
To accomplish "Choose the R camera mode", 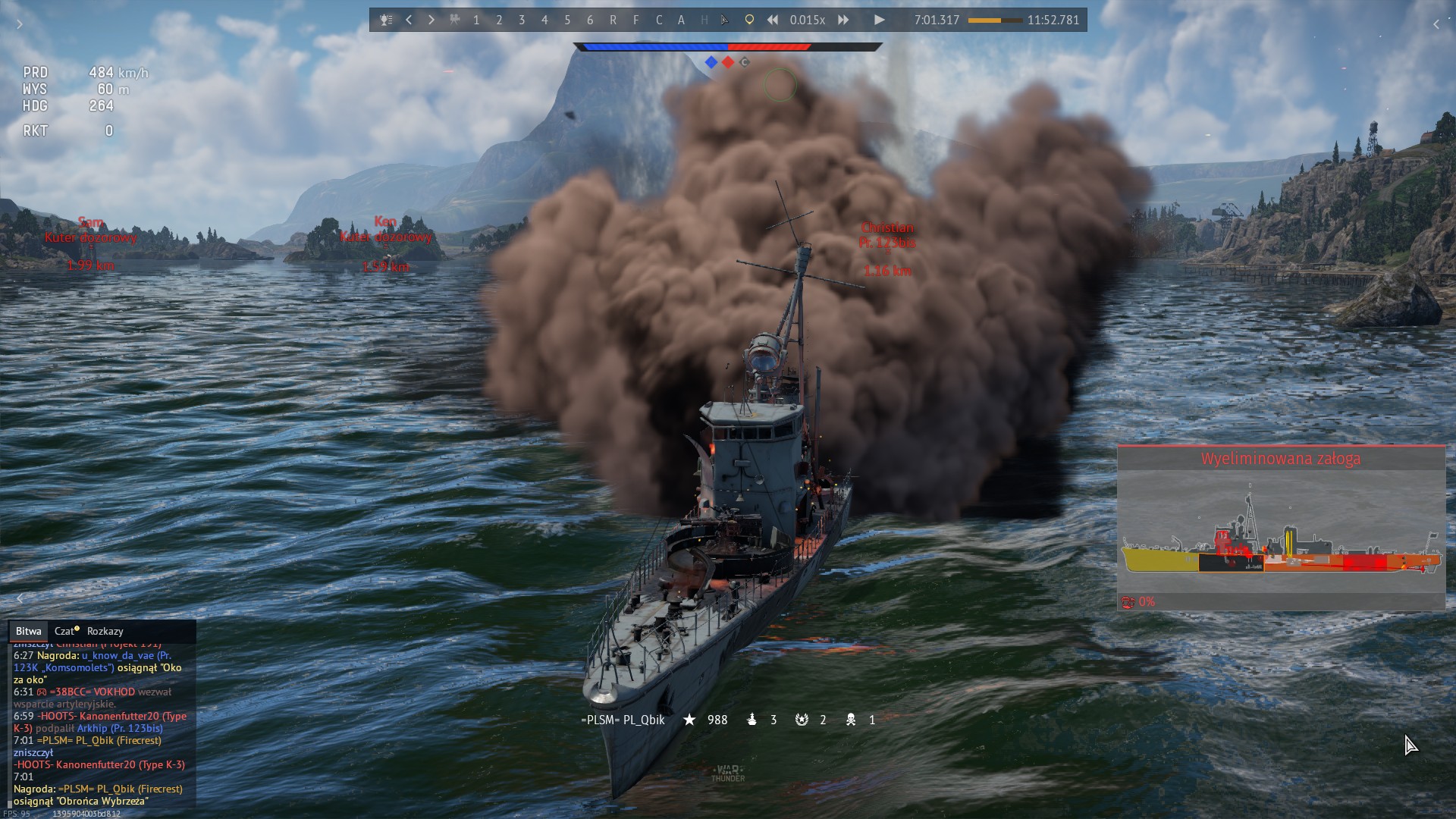I will point(613,20).
